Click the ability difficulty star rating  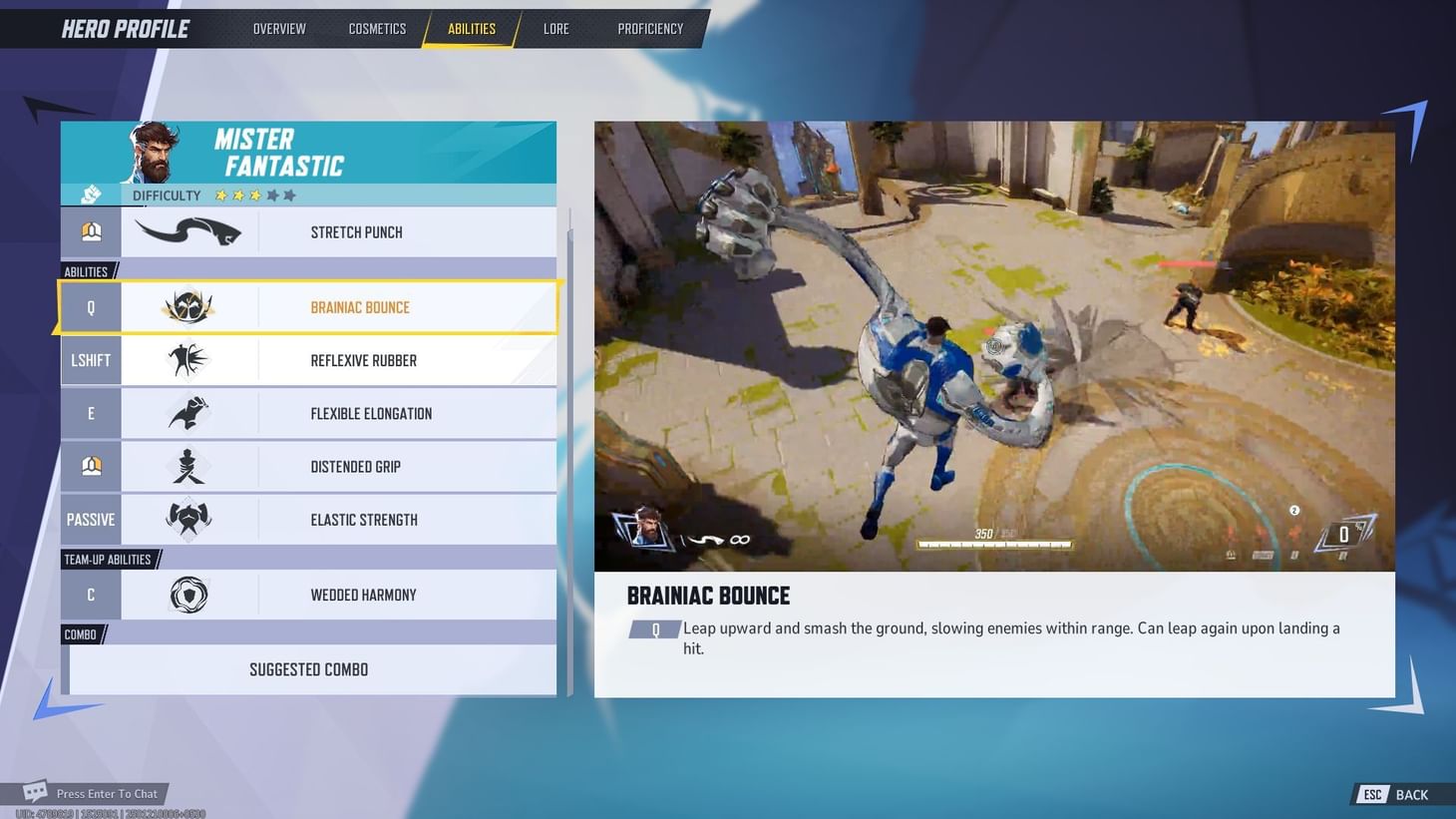pyautogui.click(x=254, y=196)
